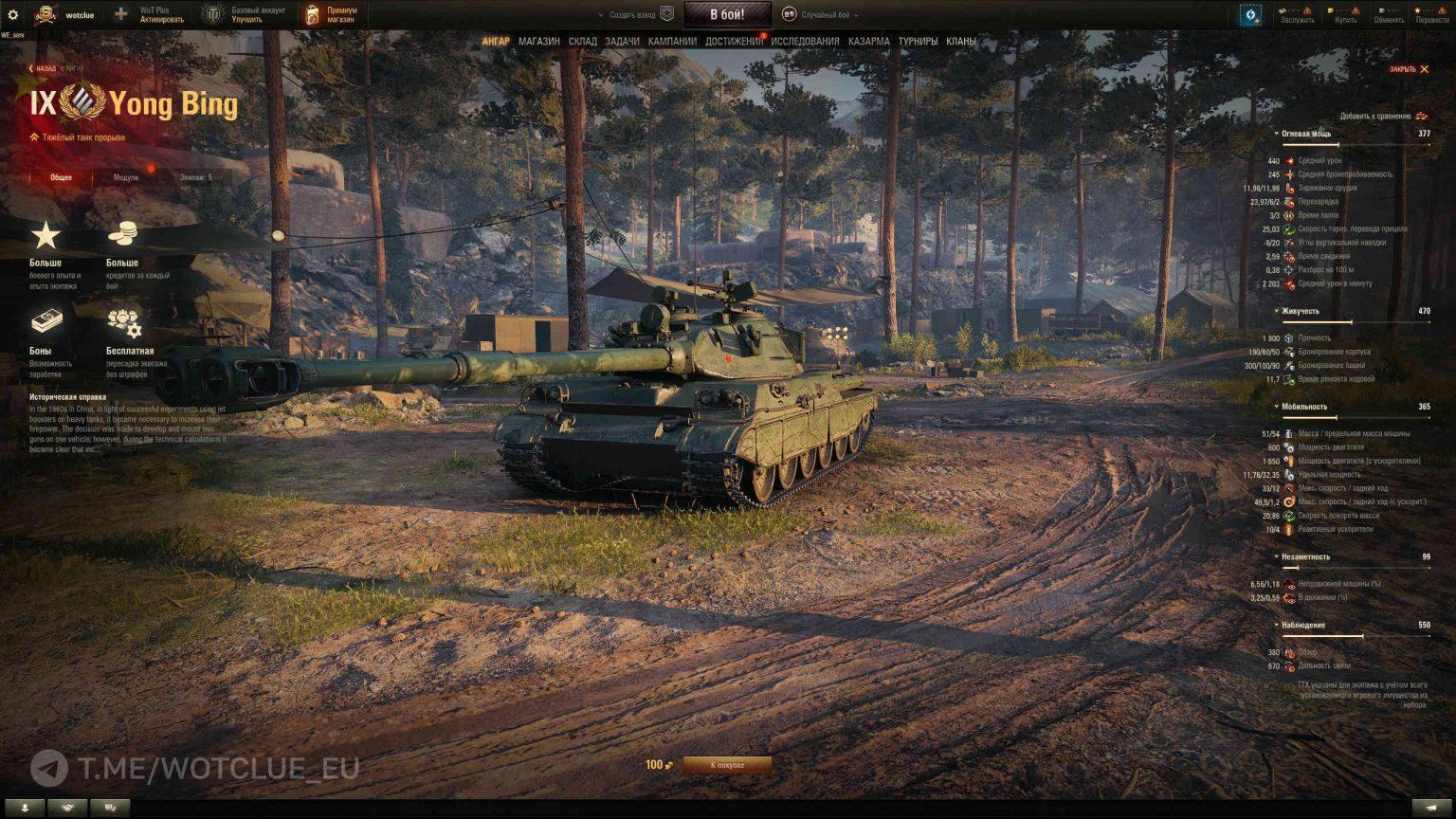Open the КАМПАНИИ section
This screenshot has width=1456, height=819.
tap(672, 42)
